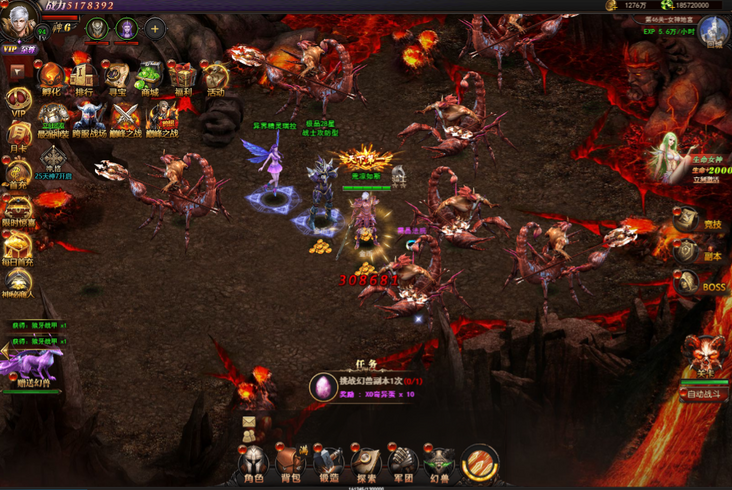Enter the 跨服战场 cross-server battlefield
Viewport: 732px width, 490px height.
point(87,118)
